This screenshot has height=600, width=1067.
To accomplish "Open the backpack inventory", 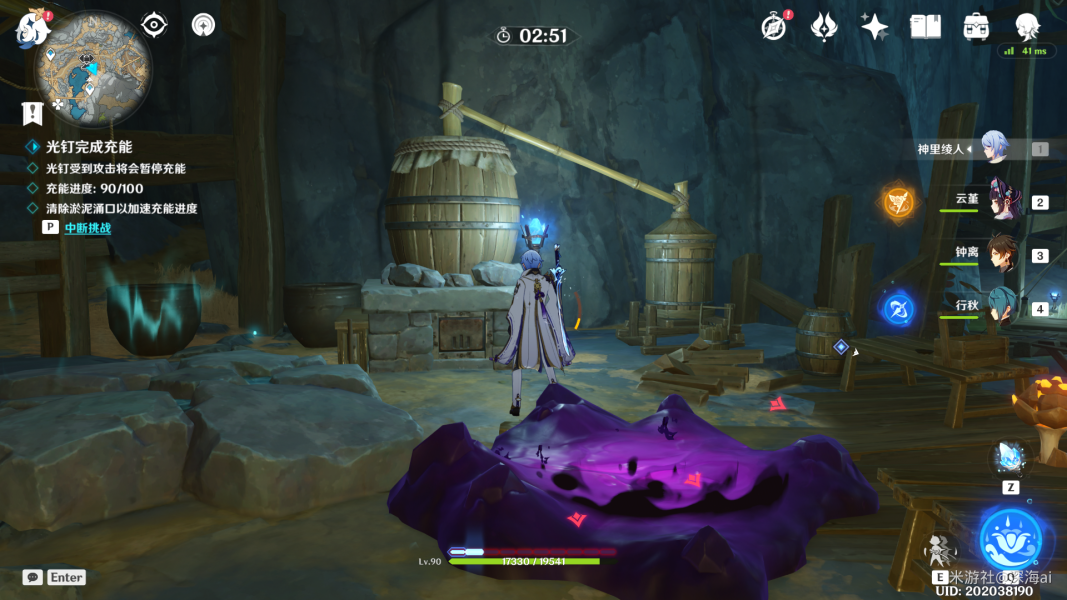I will (977, 27).
